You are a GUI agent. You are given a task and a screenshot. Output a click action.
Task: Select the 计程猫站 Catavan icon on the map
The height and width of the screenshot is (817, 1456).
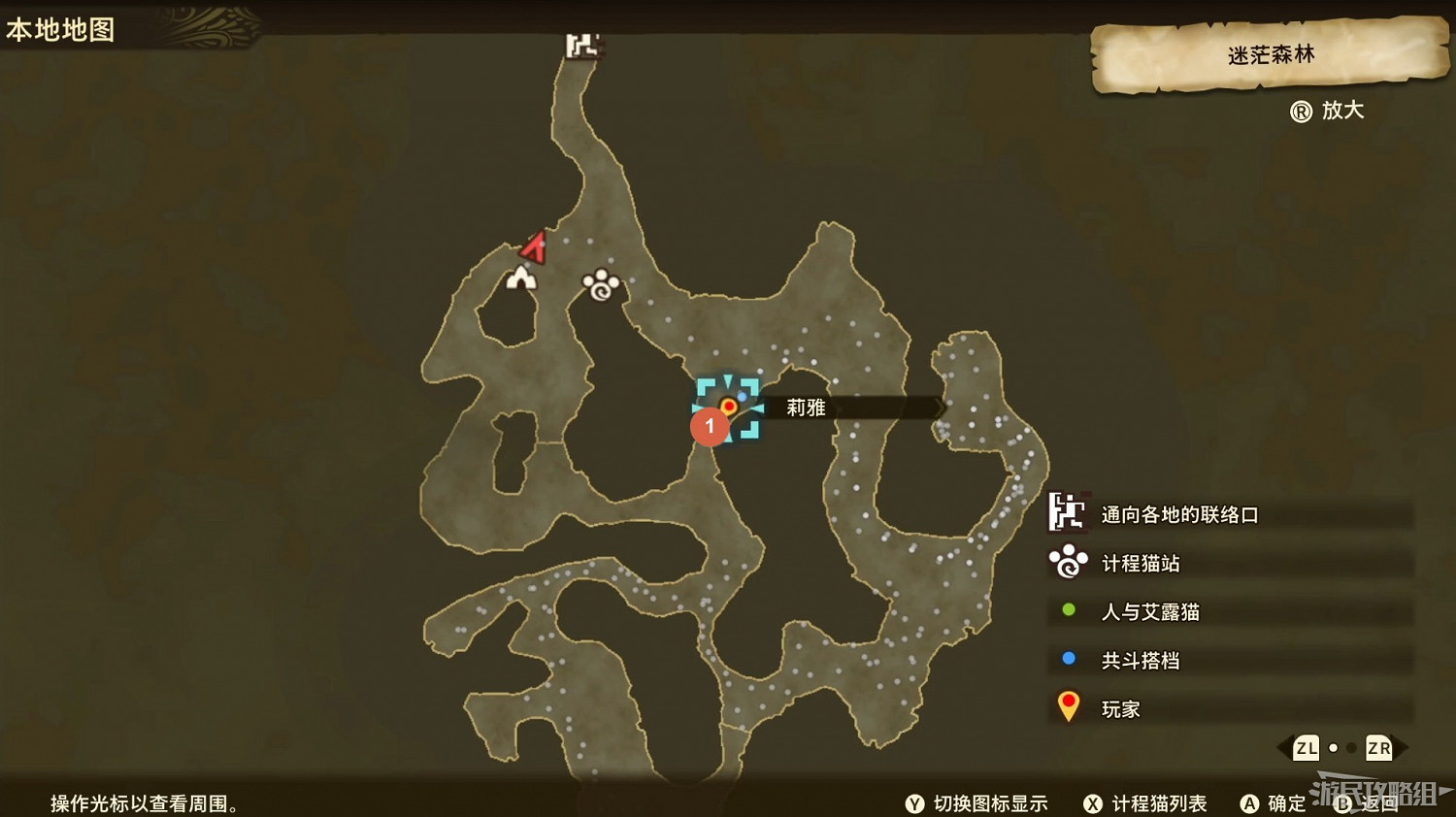599,283
